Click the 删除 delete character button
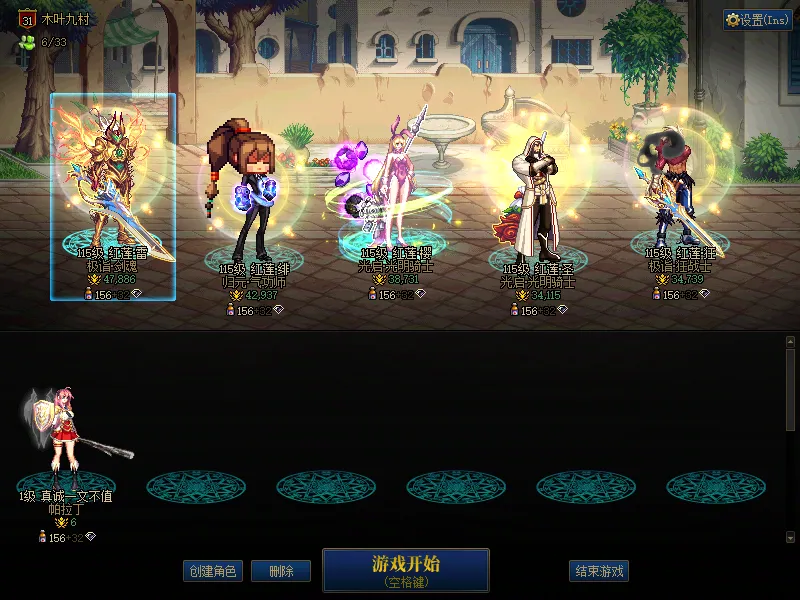 tap(280, 571)
